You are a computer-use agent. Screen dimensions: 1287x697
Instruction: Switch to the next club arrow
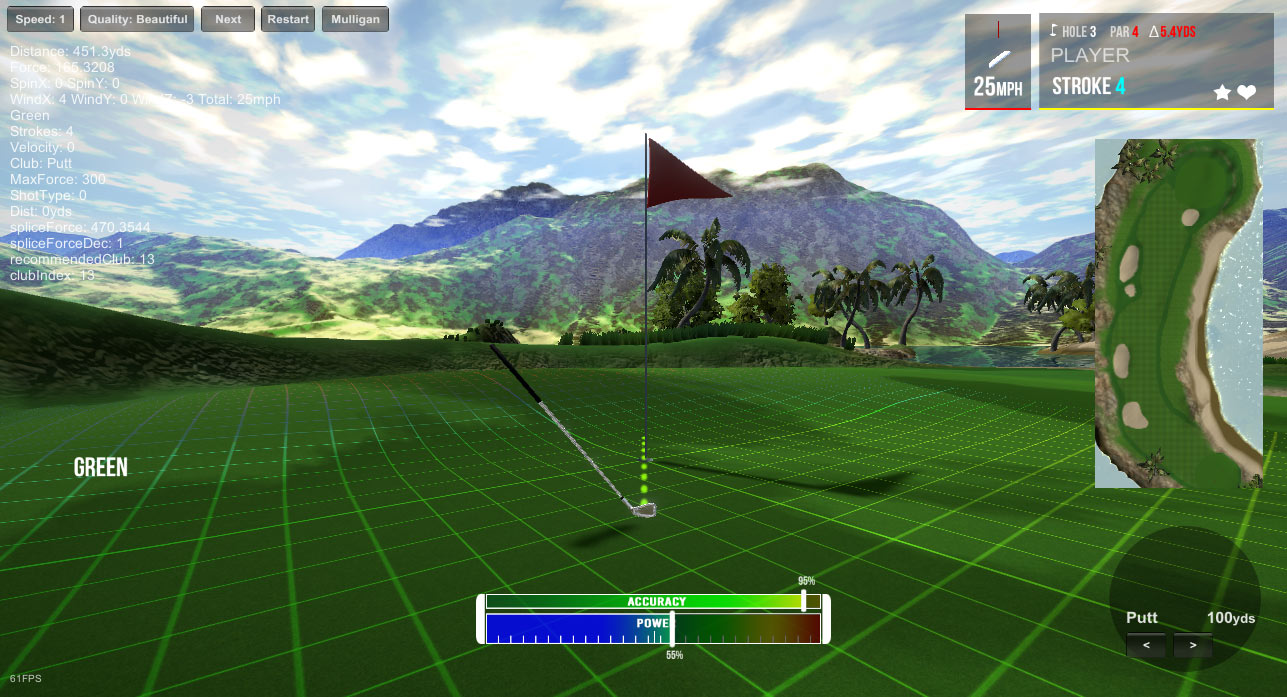[1192, 646]
